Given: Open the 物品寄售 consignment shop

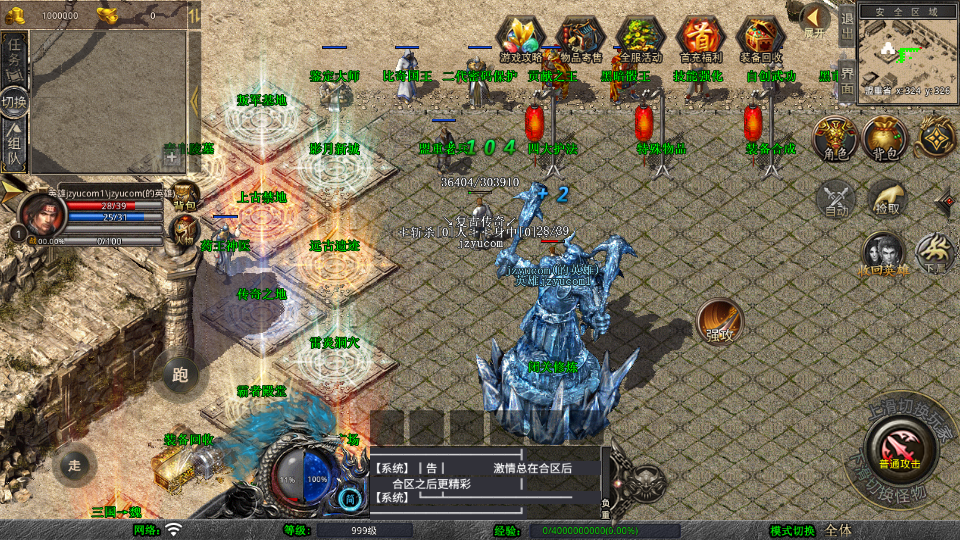Looking at the screenshot, I should pyautogui.click(x=582, y=36).
